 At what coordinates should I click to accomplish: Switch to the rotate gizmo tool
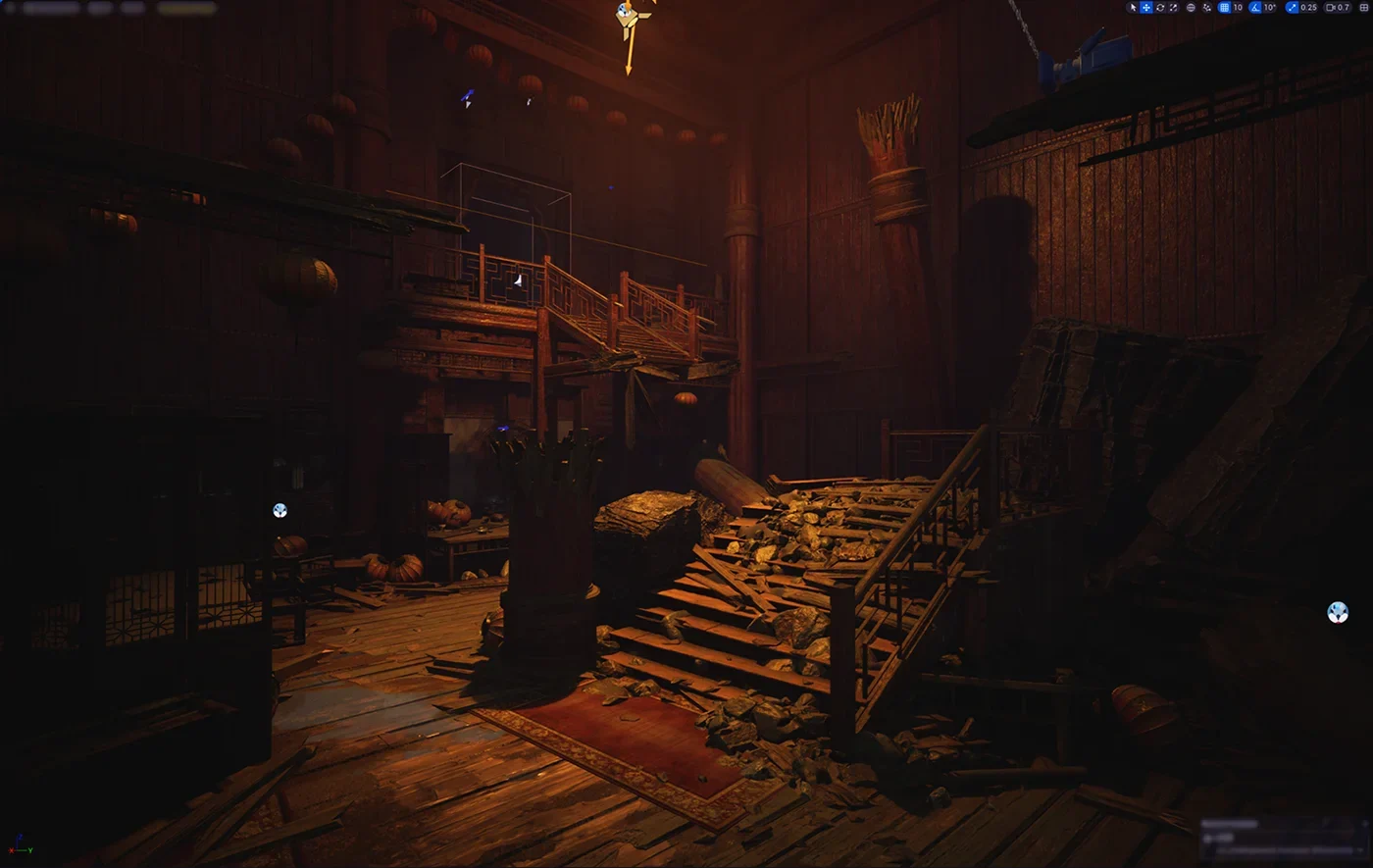pyautogui.click(x=1160, y=8)
